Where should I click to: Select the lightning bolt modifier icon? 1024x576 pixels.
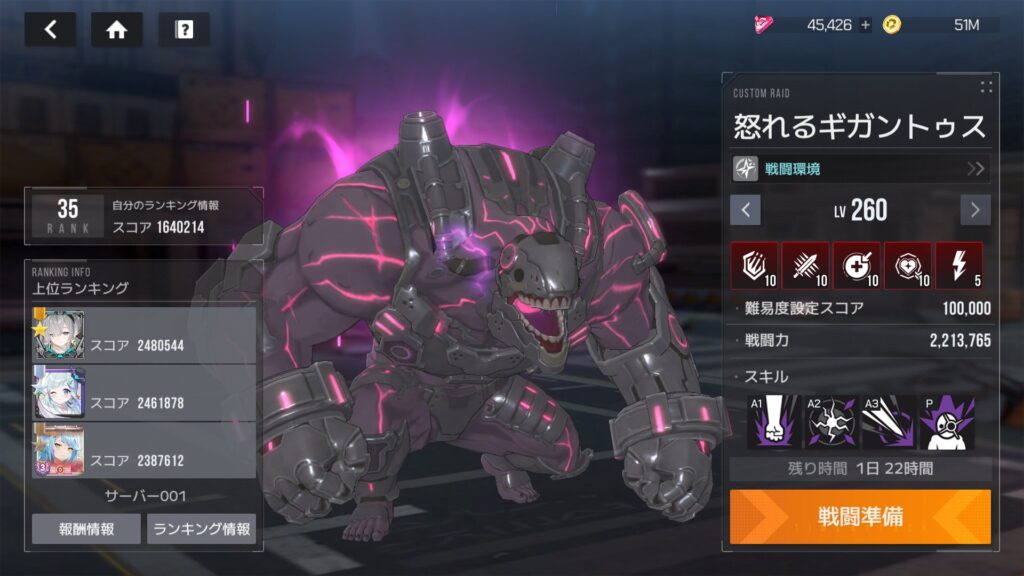point(958,265)
